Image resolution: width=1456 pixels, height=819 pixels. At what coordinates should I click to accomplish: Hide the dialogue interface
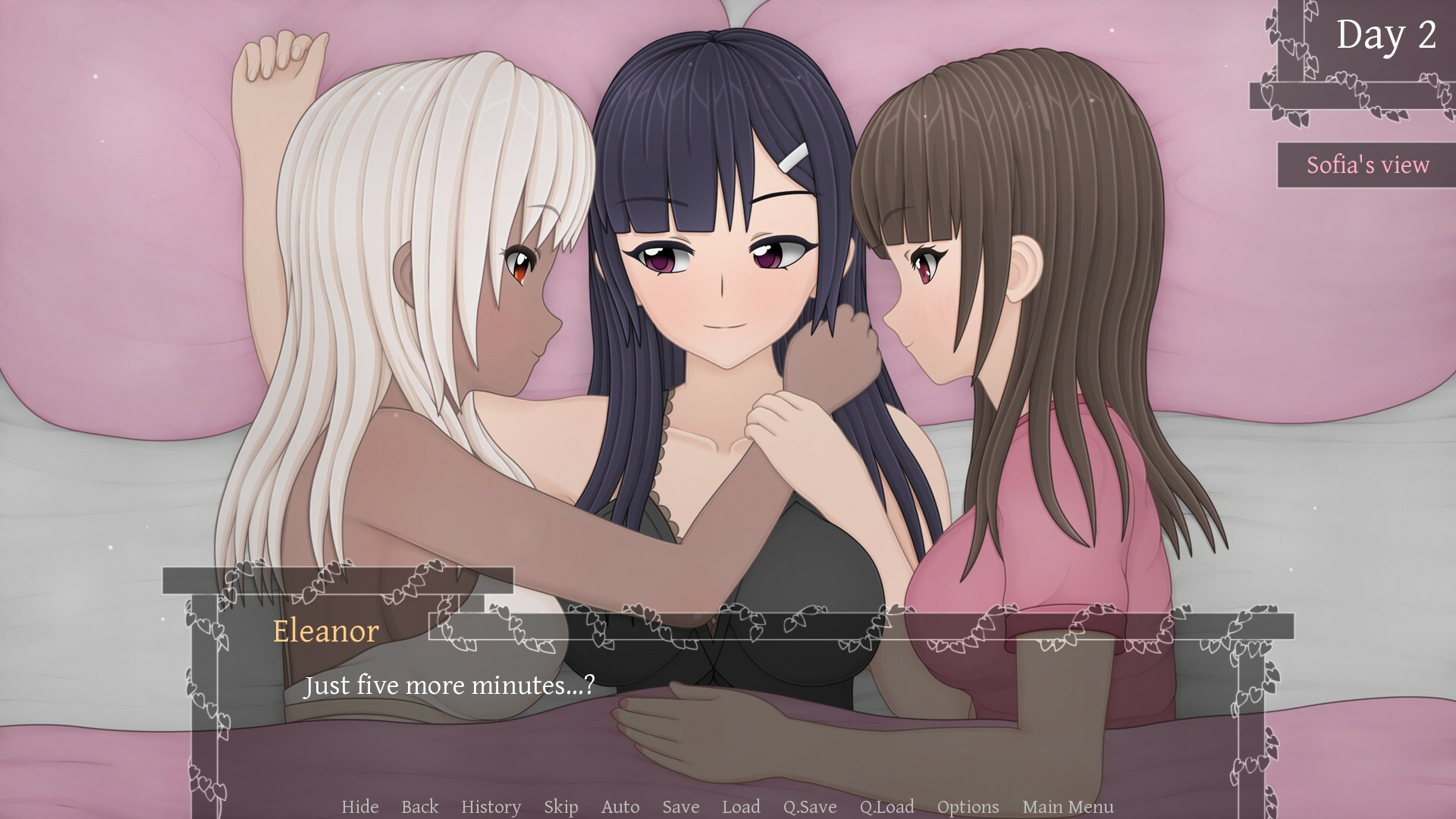(x=360, y=807)
